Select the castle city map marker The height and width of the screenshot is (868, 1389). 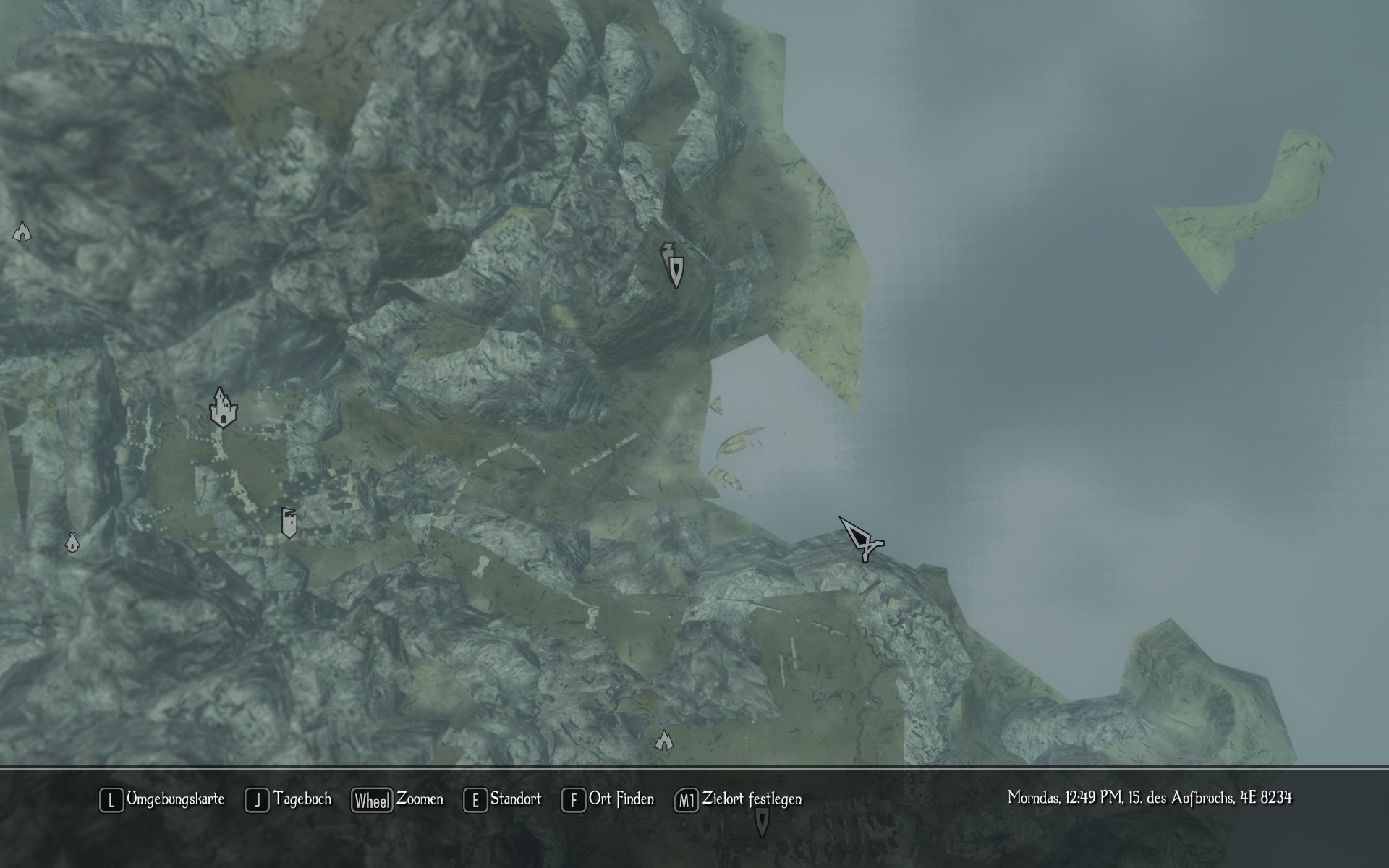[224, 408]
